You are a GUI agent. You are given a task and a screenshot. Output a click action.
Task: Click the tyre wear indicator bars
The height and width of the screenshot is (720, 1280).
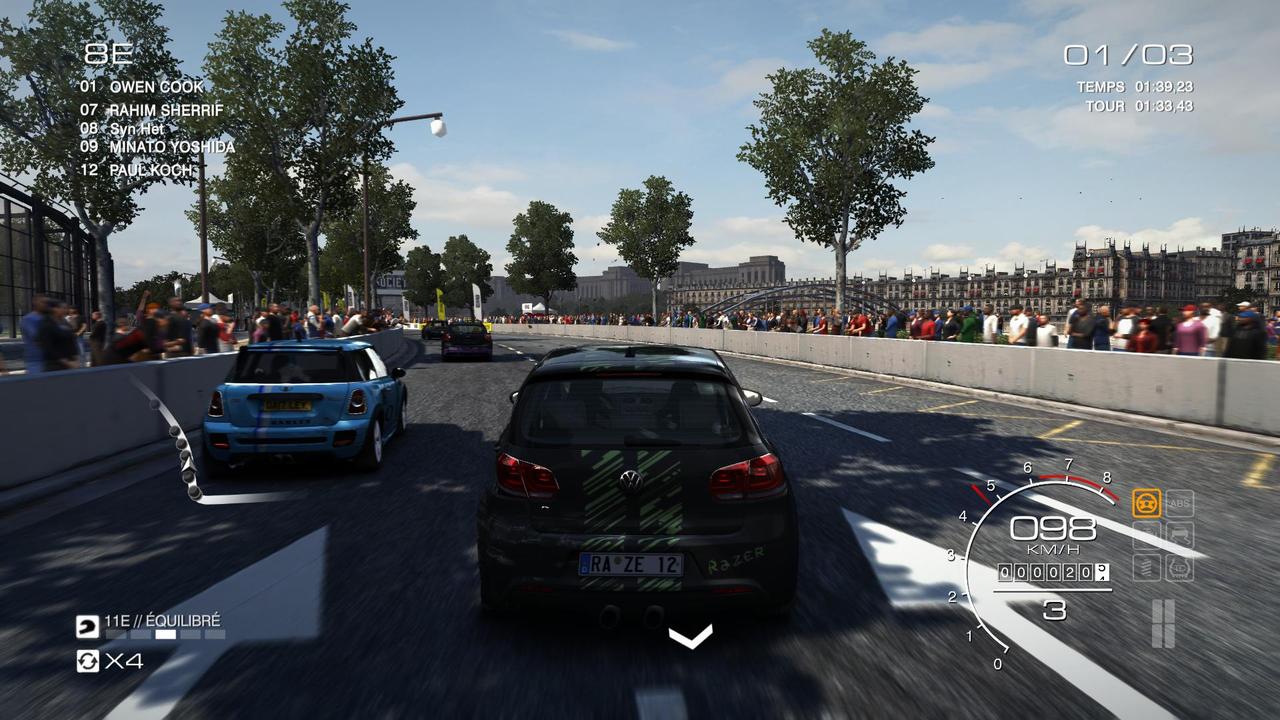tap(1162, 623)
